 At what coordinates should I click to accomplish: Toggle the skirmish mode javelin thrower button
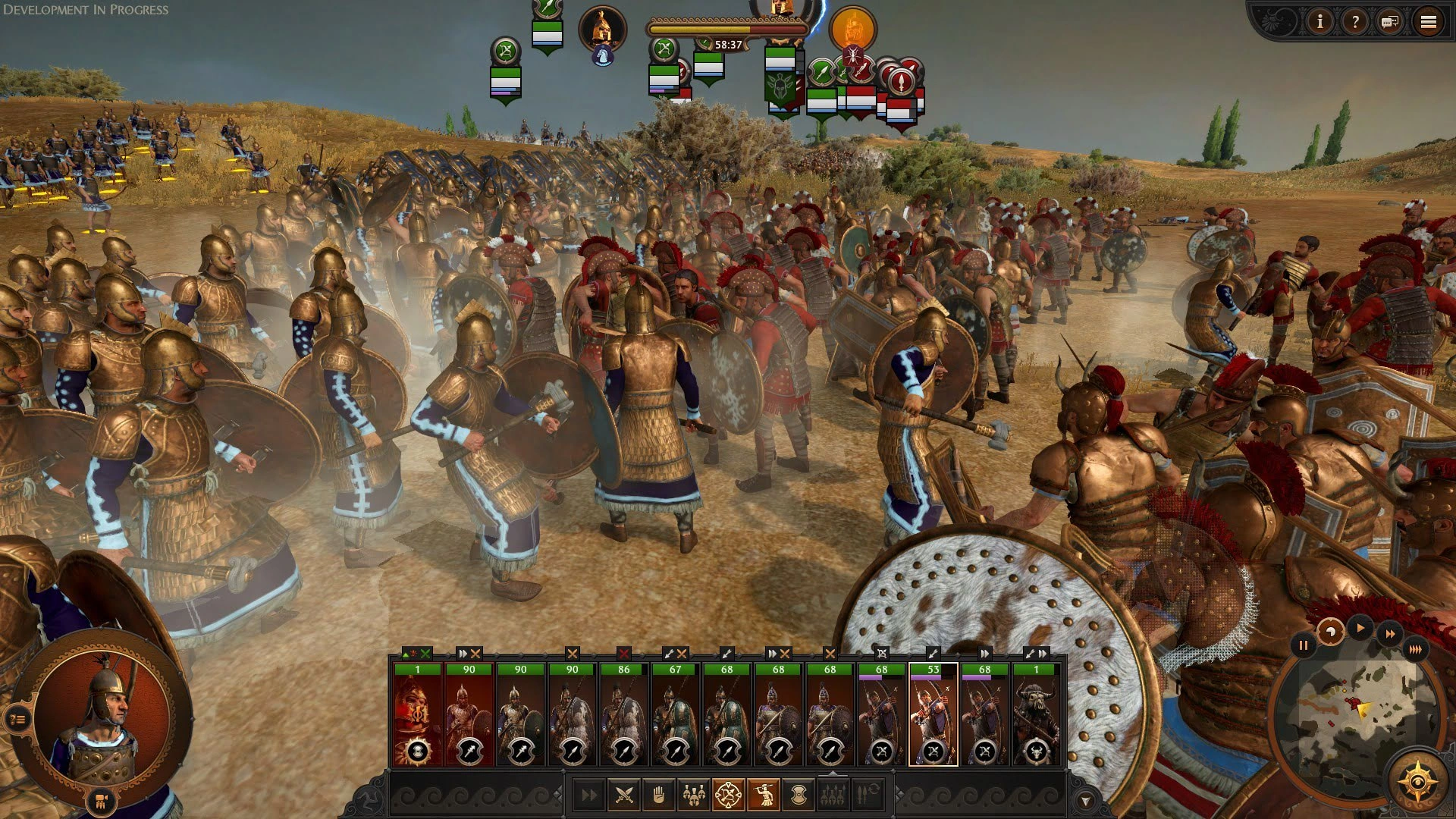coord(764,795)
